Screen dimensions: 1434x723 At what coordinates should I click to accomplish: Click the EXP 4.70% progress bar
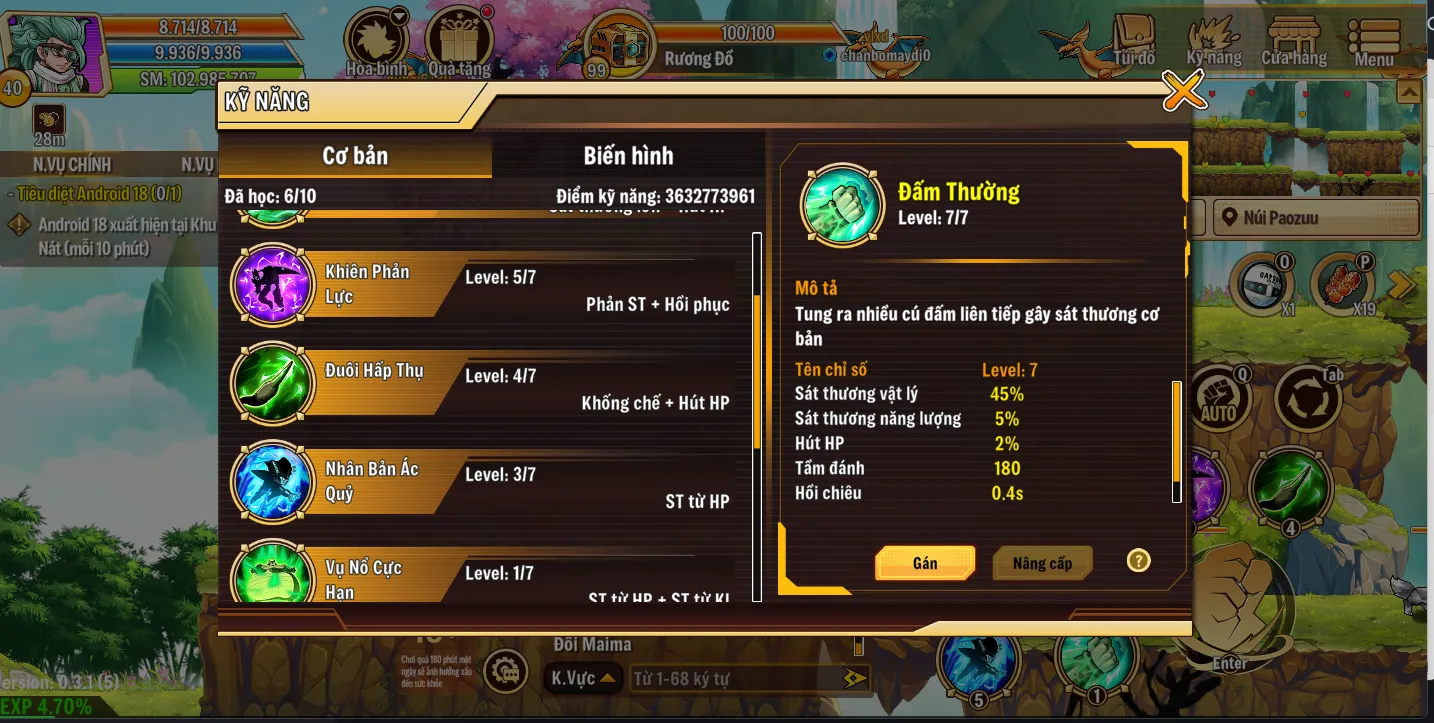point(45,705)
